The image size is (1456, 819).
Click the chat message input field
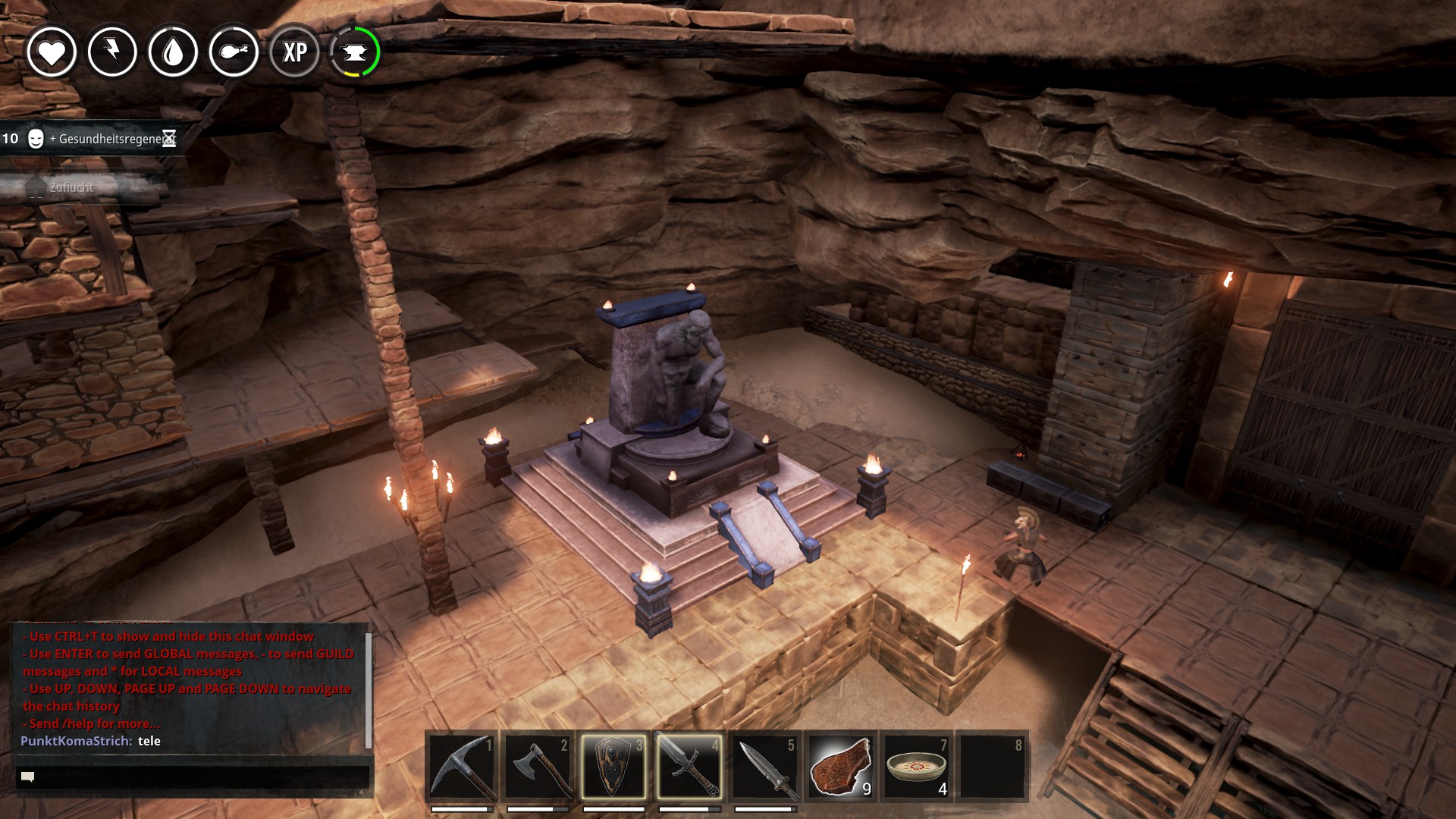(x=193, y=777)
